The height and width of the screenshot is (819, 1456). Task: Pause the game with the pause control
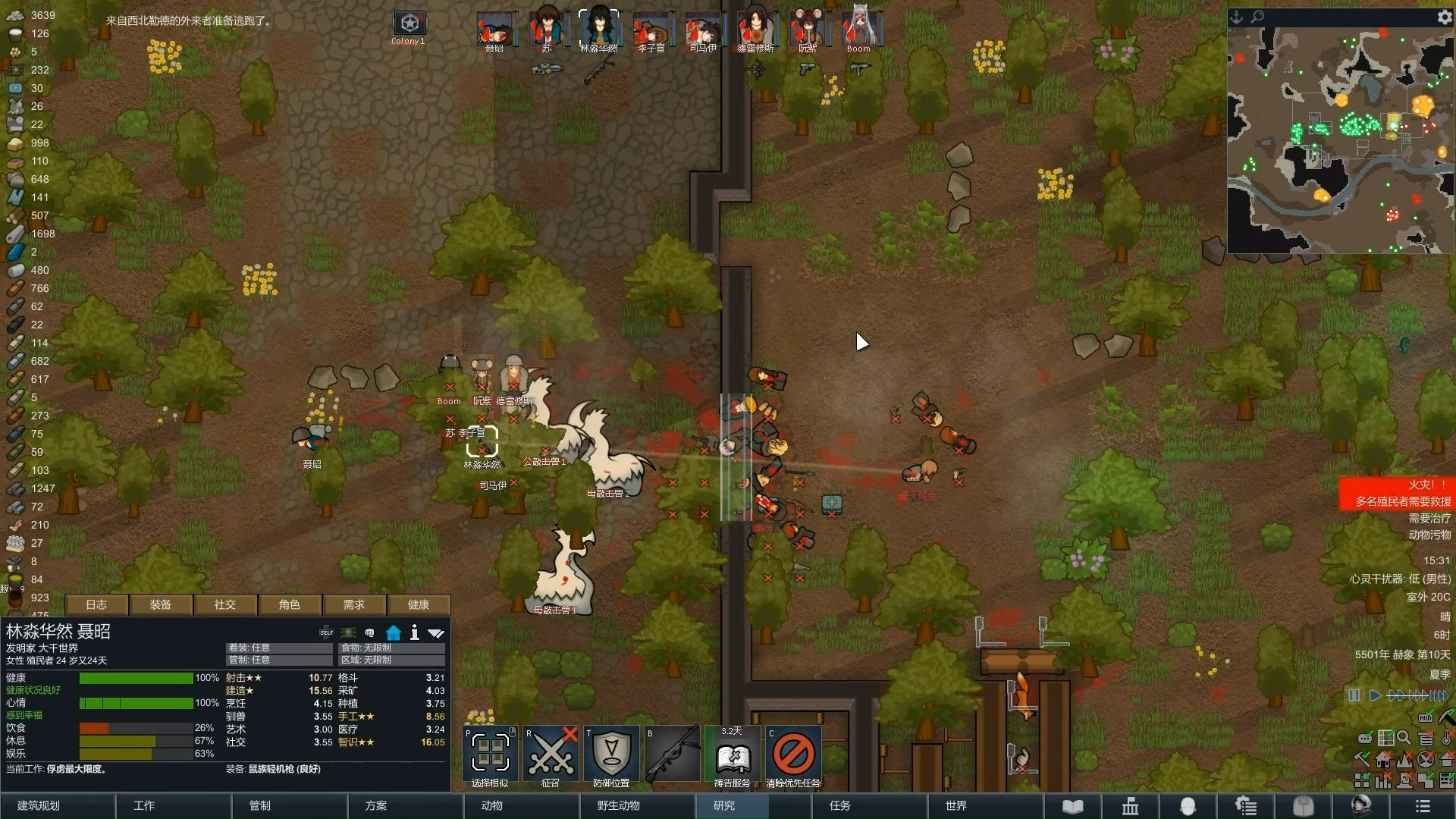coord(1354,695)
